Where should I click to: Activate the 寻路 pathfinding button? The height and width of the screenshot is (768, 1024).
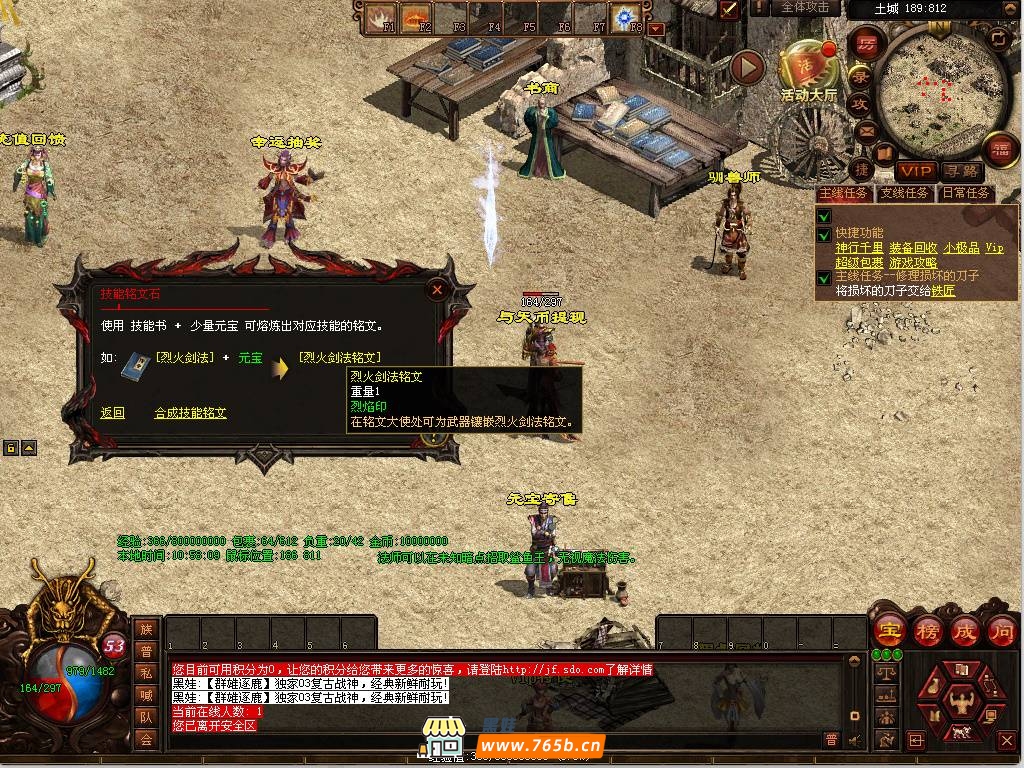point(961,171)
